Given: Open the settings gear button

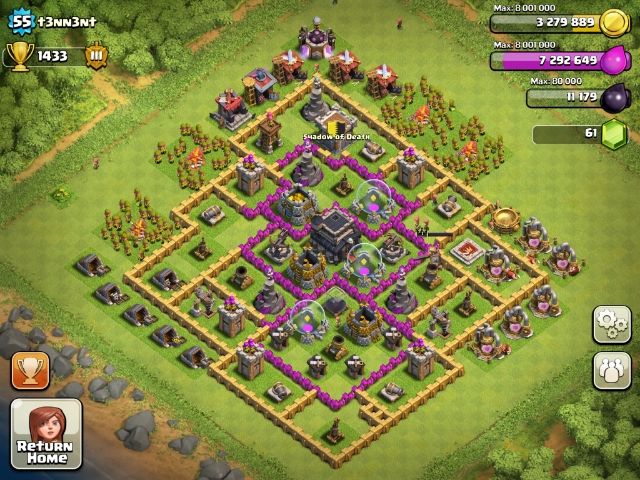Looking at the screenshot, I should 611,325.
